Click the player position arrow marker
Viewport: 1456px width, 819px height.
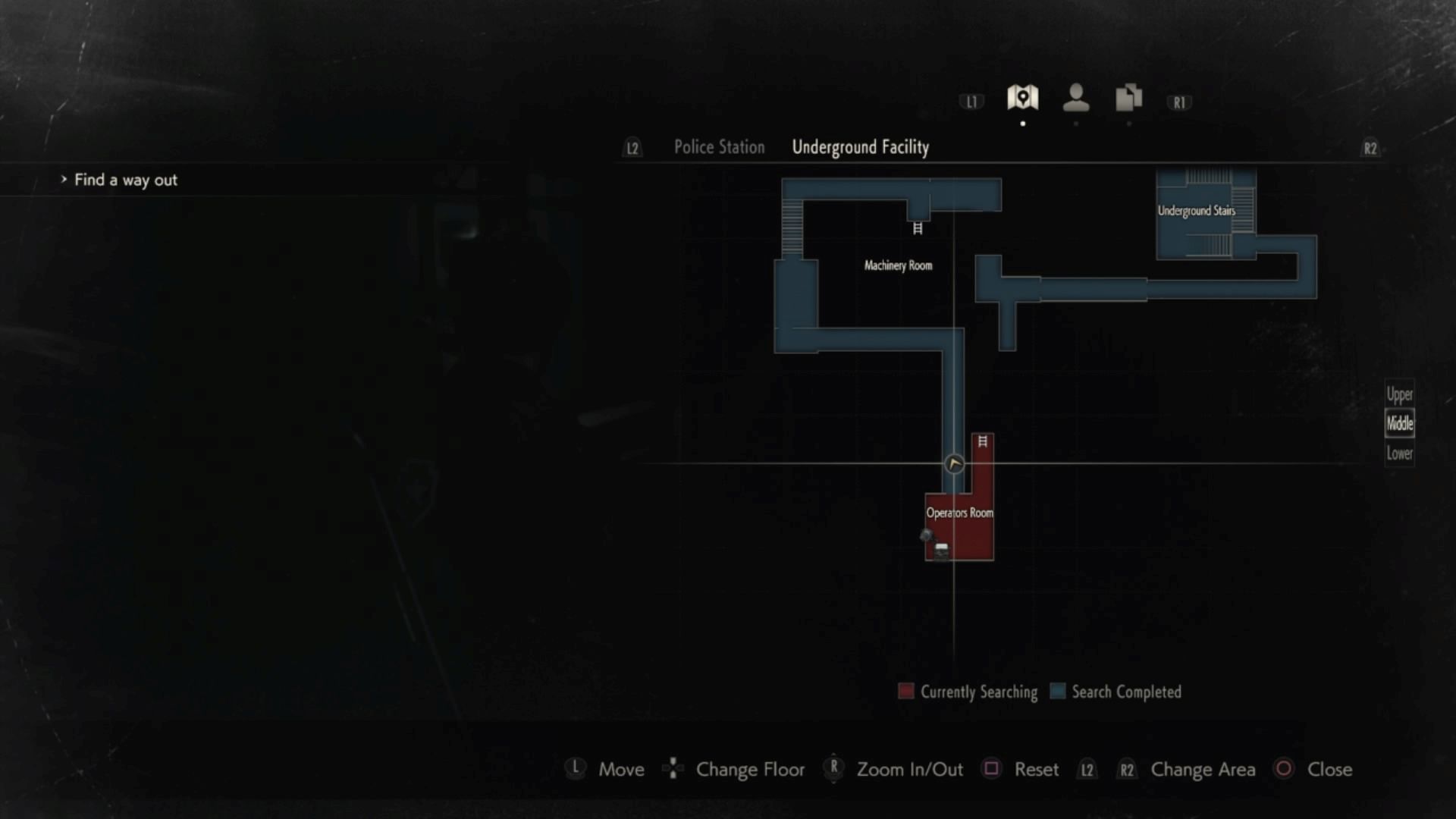pyautogui.click(x=954, y=463)
